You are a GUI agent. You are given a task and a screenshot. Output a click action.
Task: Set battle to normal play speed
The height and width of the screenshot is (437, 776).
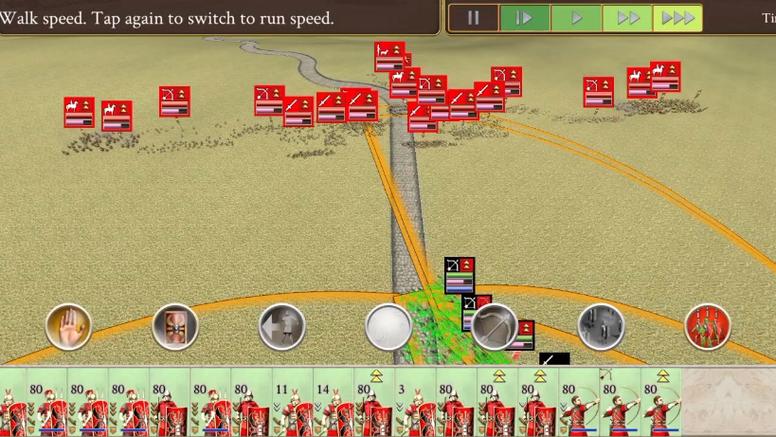click(x=576, y=18)
